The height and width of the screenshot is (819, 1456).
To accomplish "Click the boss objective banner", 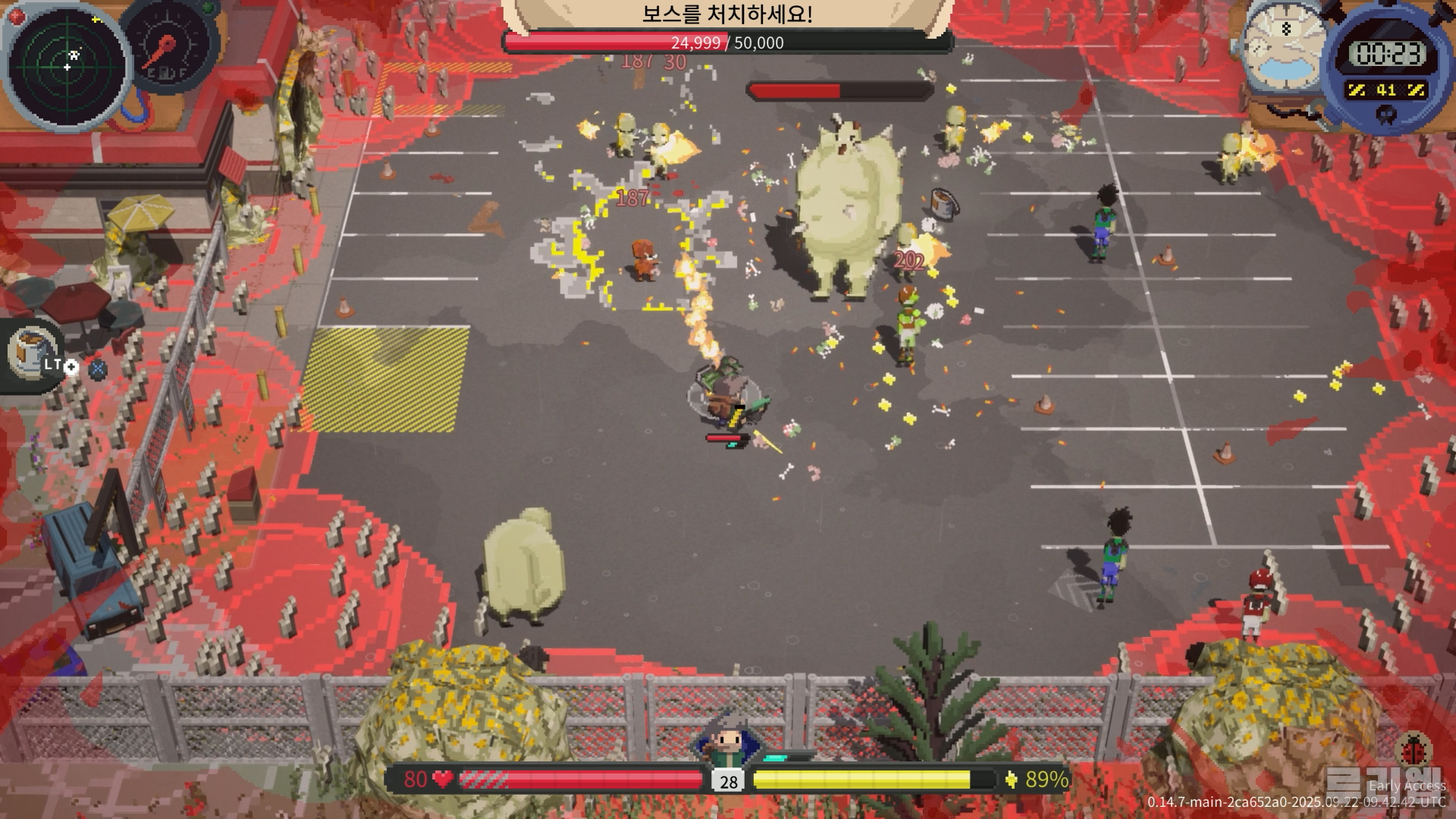I will point(726,14).
